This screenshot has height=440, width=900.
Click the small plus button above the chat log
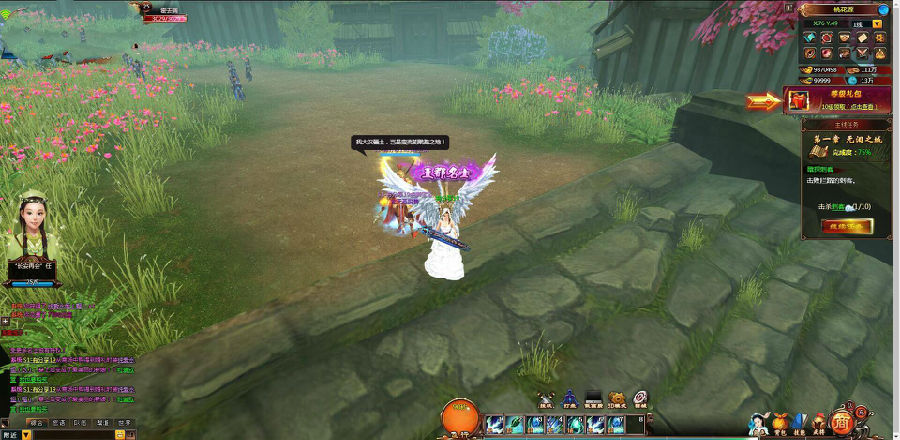[x=5, y=321]
